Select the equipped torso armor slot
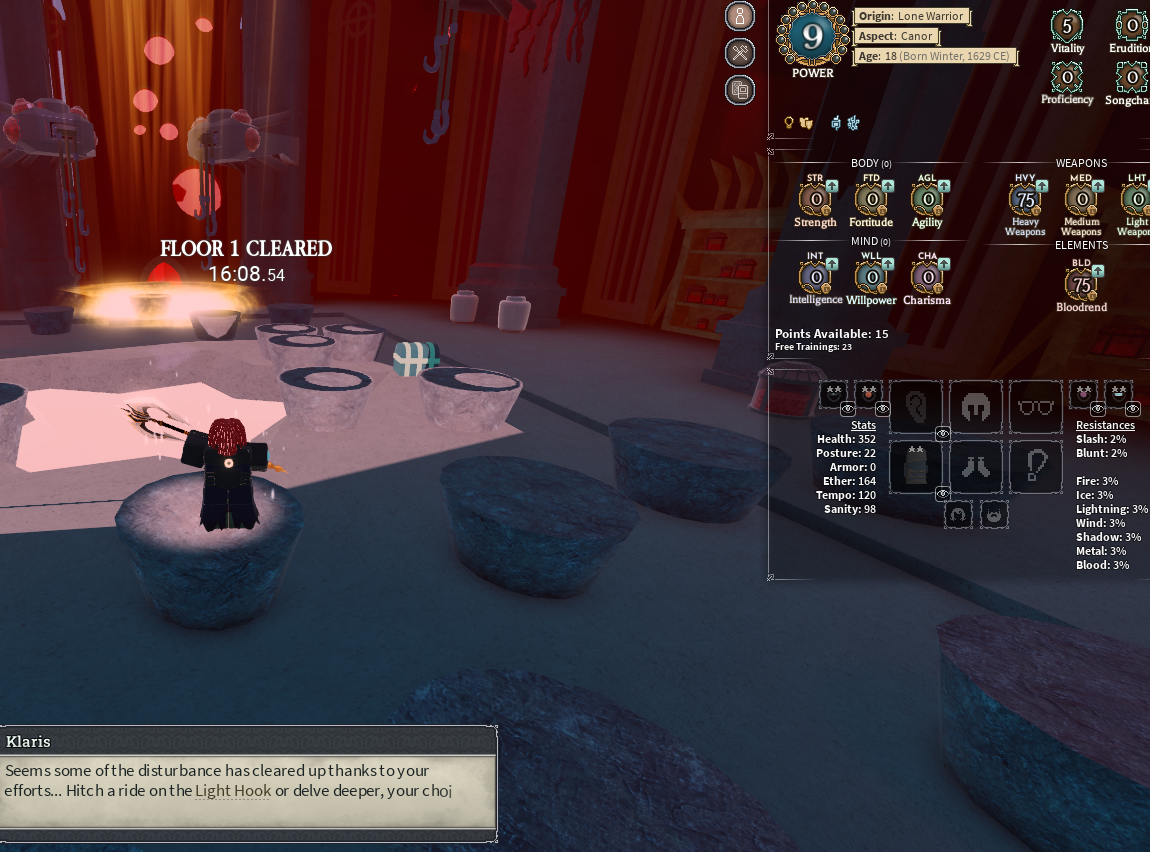This screenshot has width=1150, height=852. coord(916,466)
